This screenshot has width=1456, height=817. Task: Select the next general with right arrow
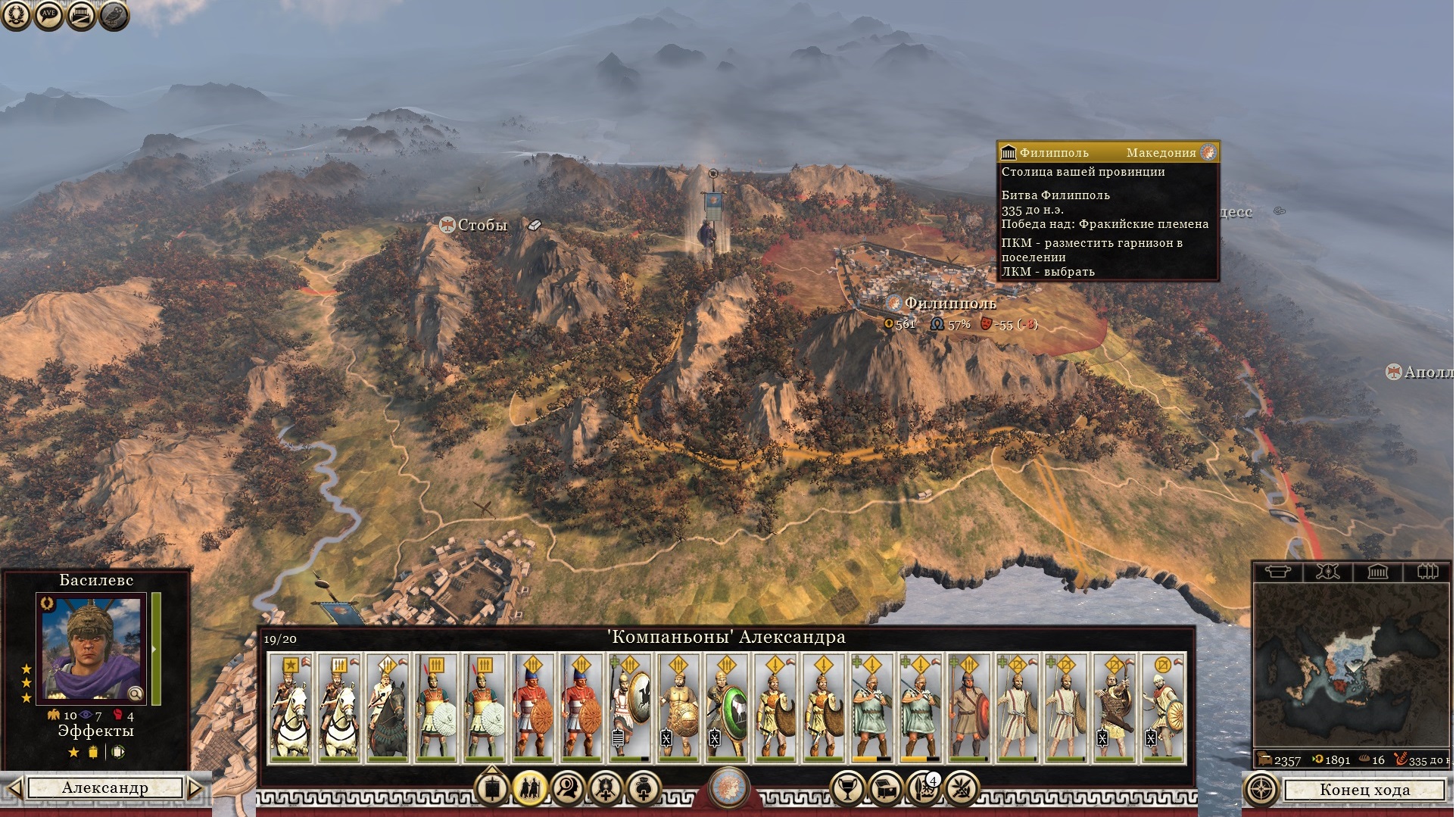[x=195, y=788]
